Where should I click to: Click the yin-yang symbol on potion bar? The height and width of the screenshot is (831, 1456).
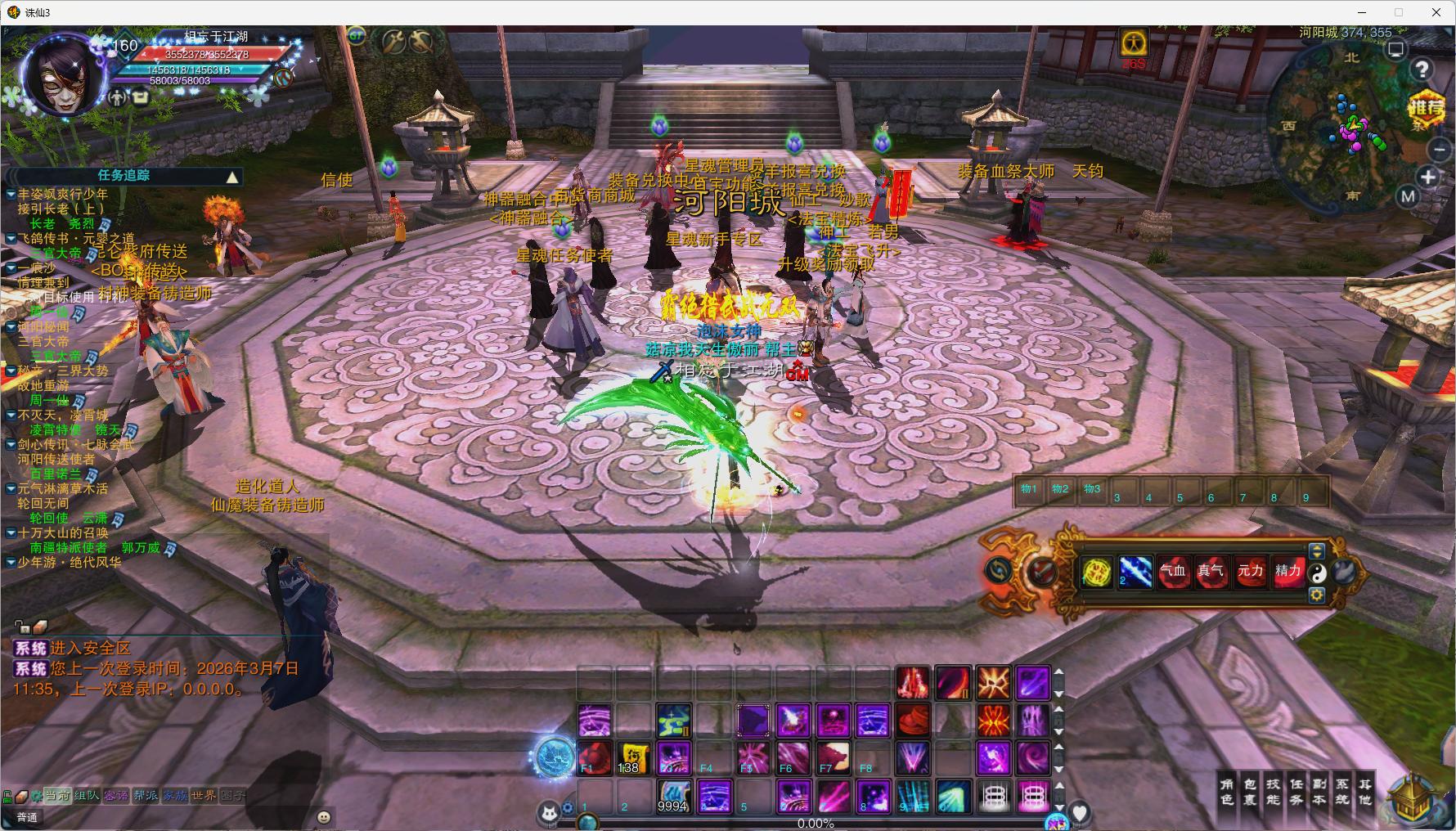1317,573
